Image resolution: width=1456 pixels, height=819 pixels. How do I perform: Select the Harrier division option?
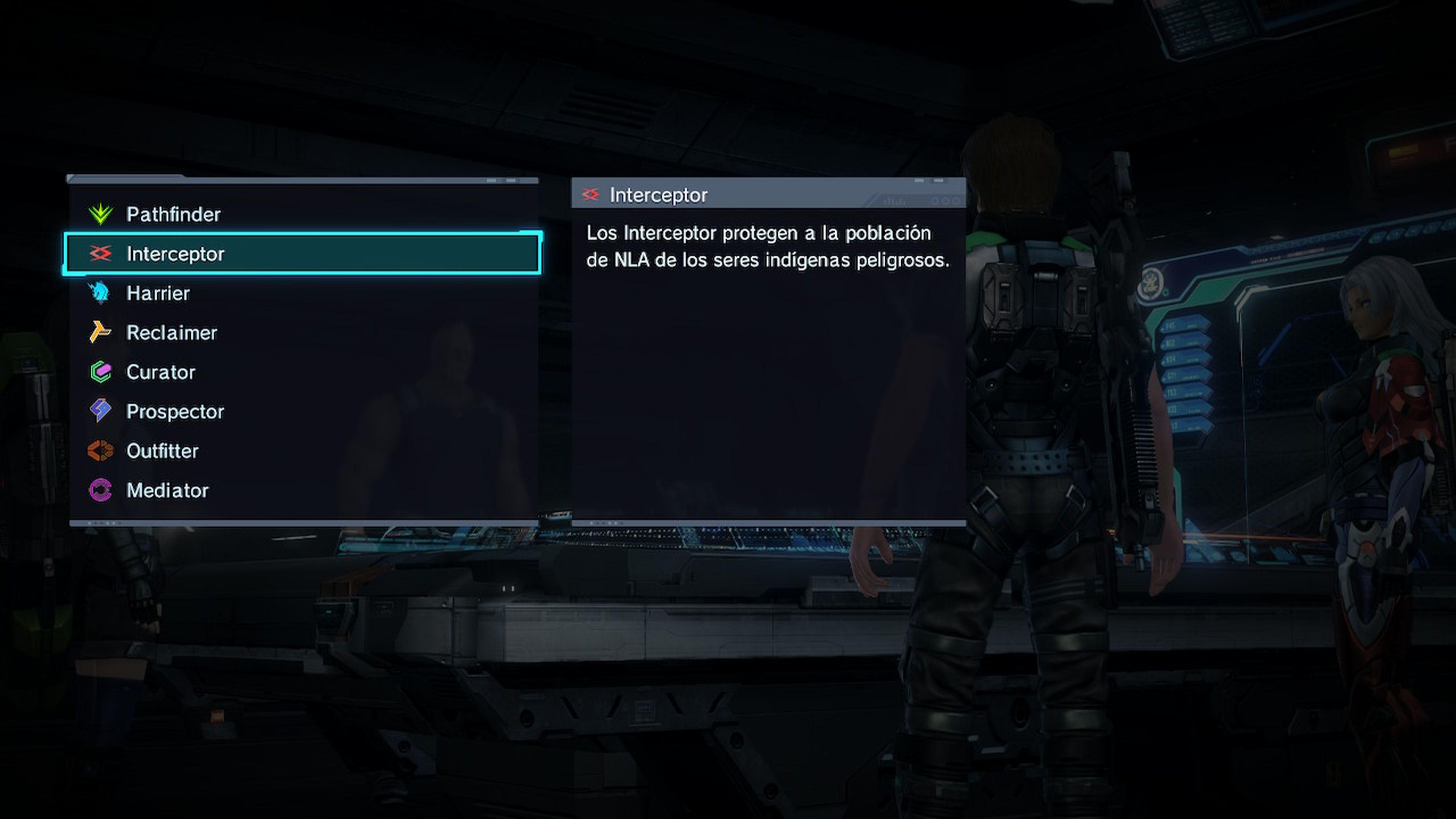coord(158,293)
